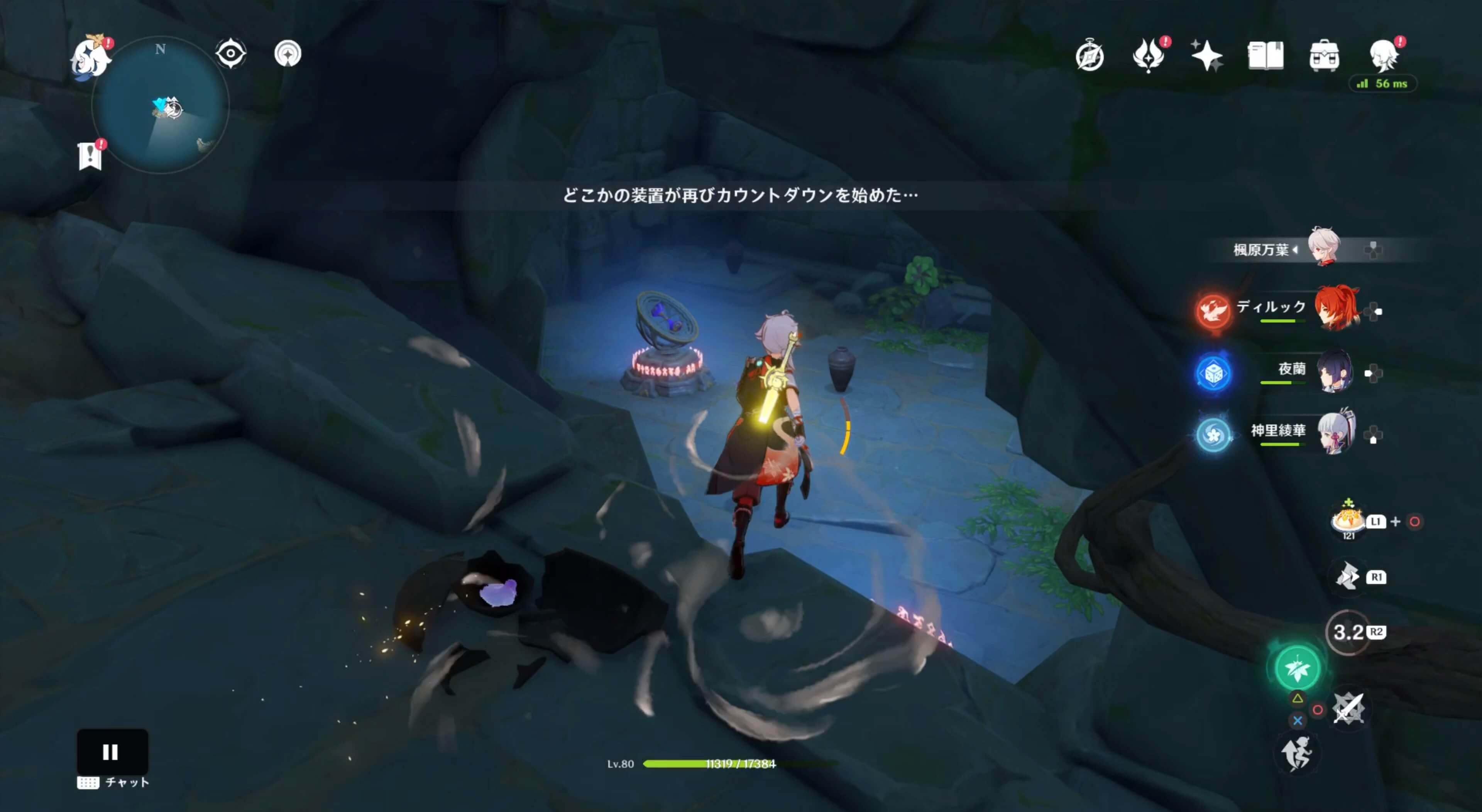Open the Adventure Handbook book icon
The height and width of the screenshot is (812, 1482).
1266,55
